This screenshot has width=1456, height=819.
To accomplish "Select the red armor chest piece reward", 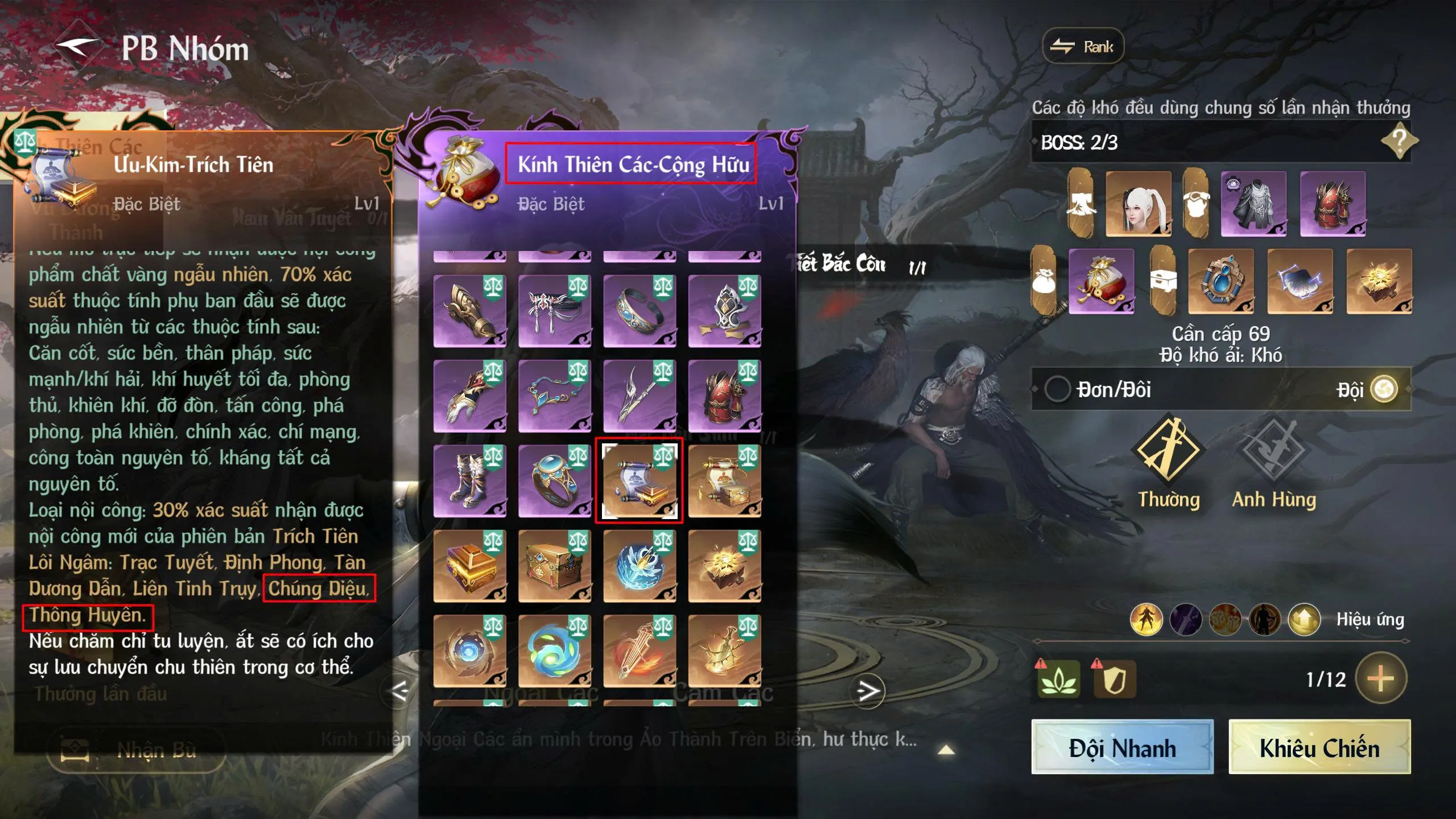I will [724, 396].
